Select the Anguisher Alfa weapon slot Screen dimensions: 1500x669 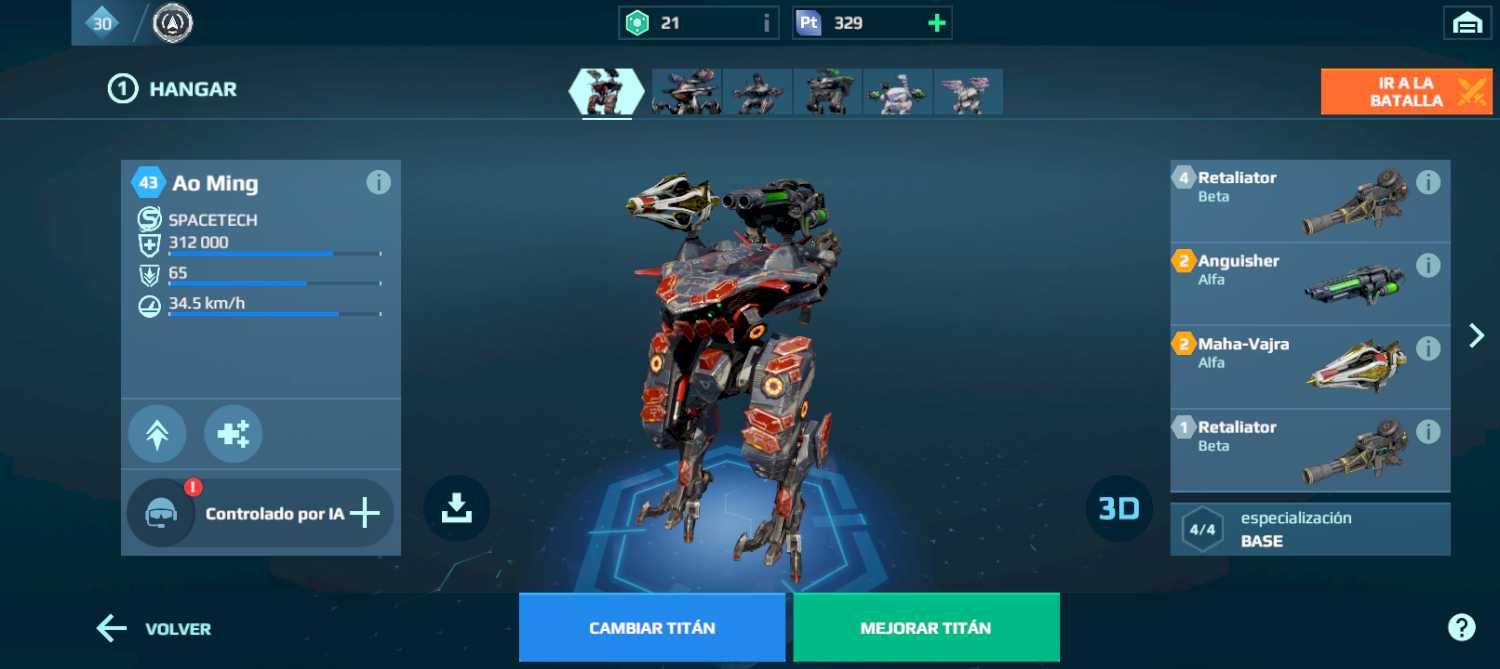coord(1290,284)
